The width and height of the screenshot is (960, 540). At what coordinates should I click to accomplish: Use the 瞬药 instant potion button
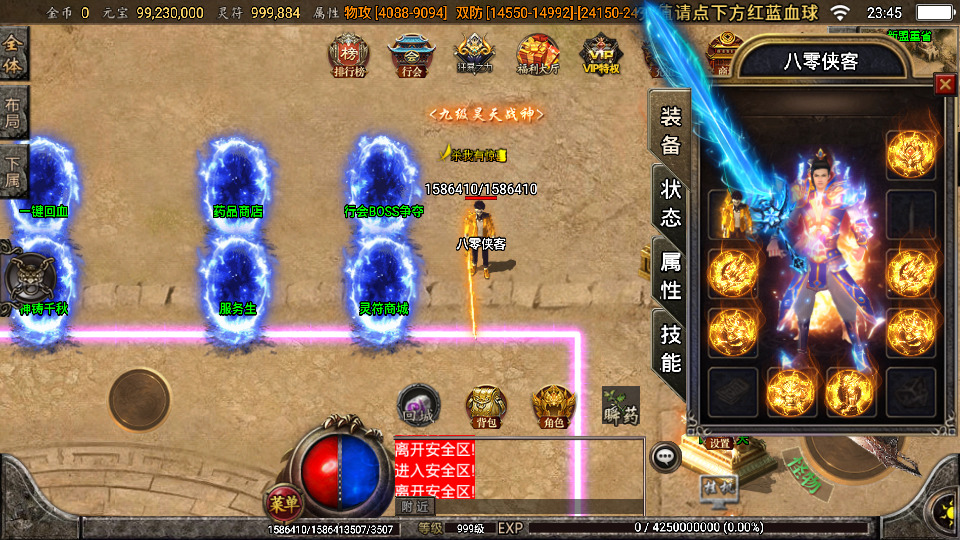click(x=621, y=404)
